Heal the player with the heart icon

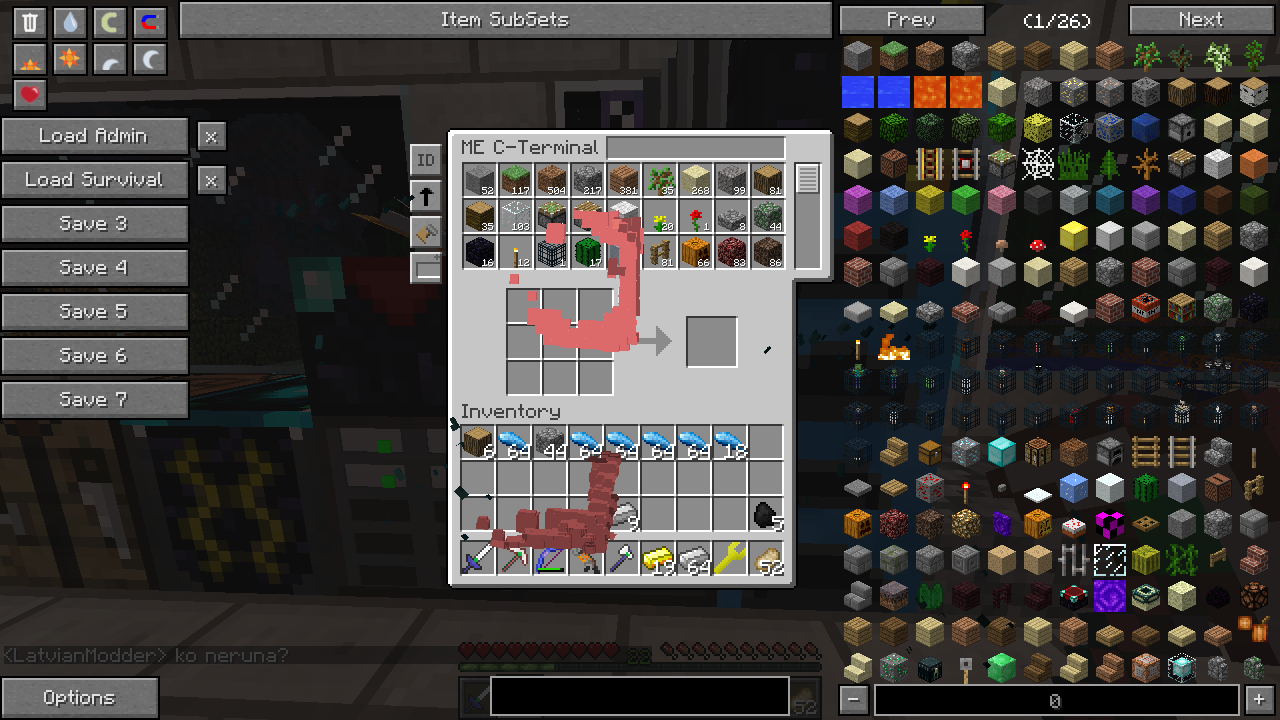point(30,95)
